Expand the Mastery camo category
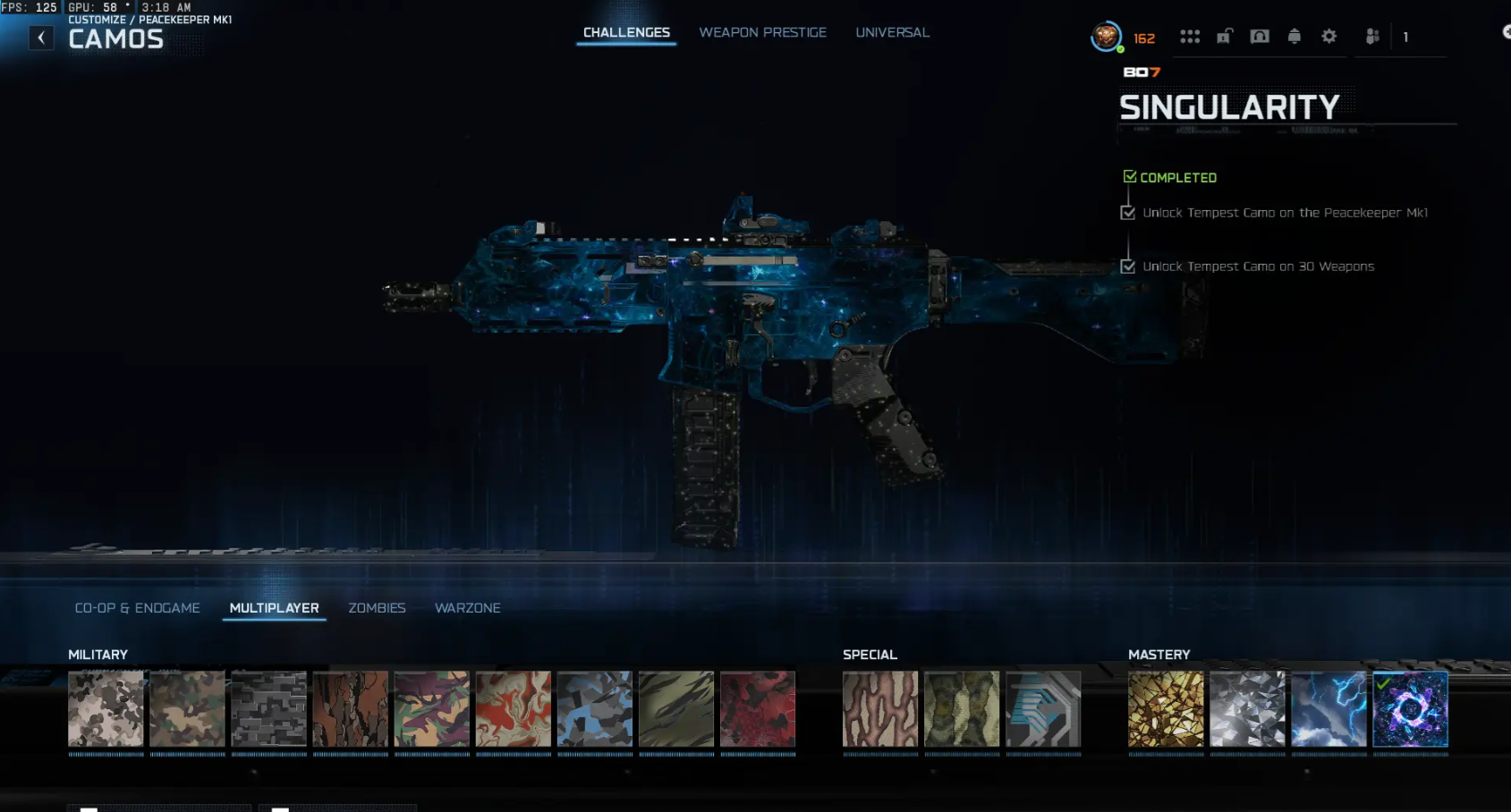The height and width of the screenshot is (812, 1511). 1160,654
